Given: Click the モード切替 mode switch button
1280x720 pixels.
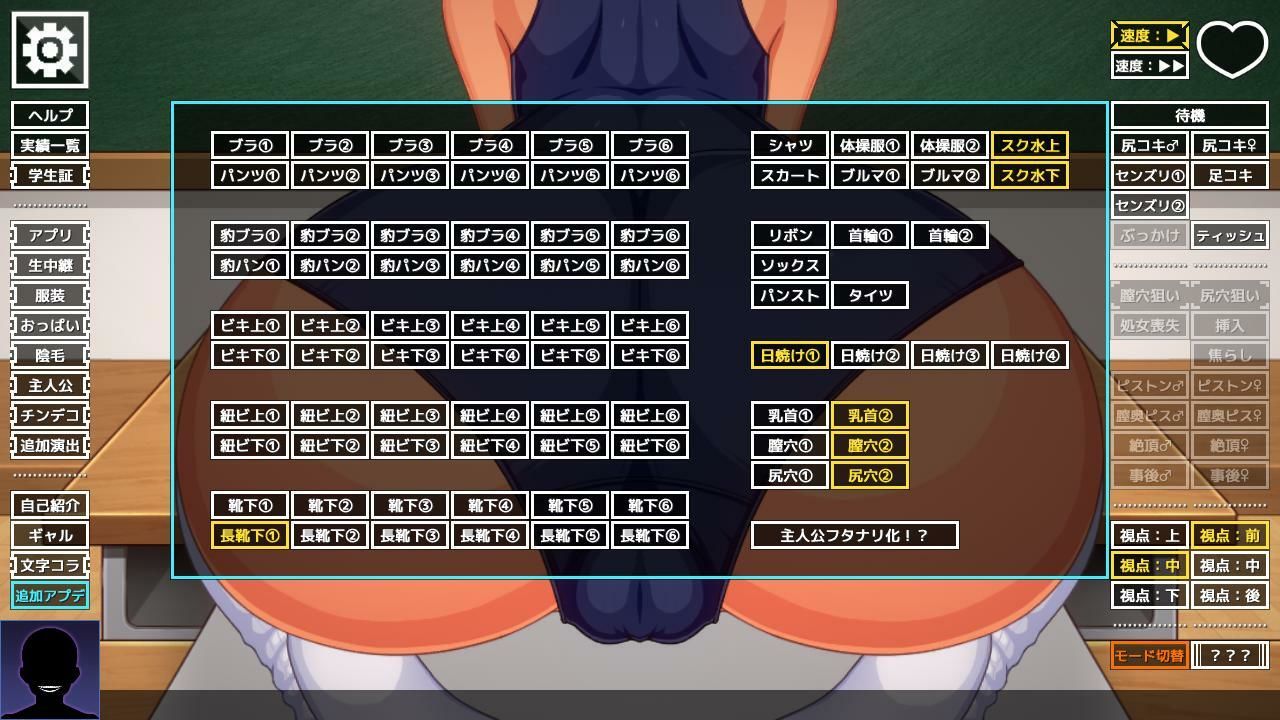Looking at the screenshot, I should click(1149, 655).
